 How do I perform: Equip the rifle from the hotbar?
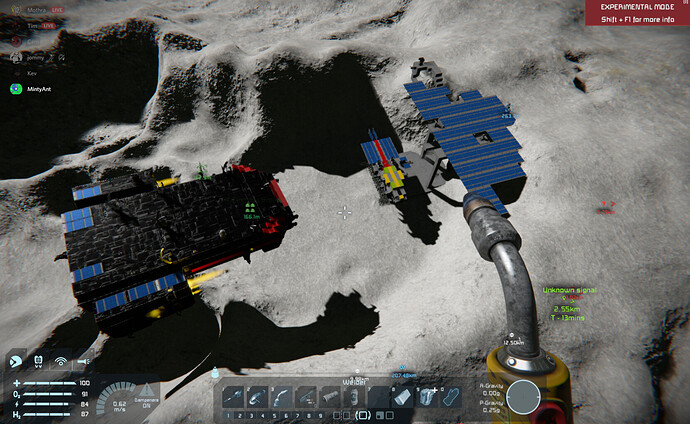coord(306,396)
